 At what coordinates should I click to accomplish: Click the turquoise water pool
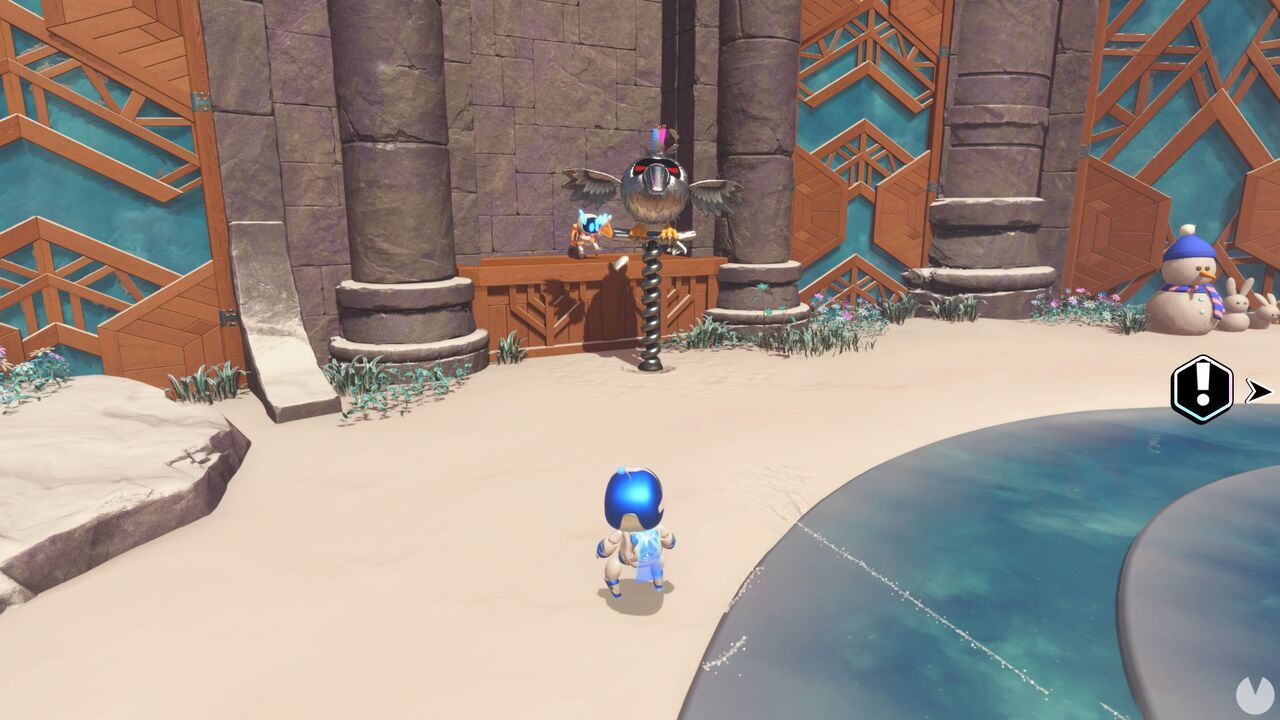(x=1000, y=560)
